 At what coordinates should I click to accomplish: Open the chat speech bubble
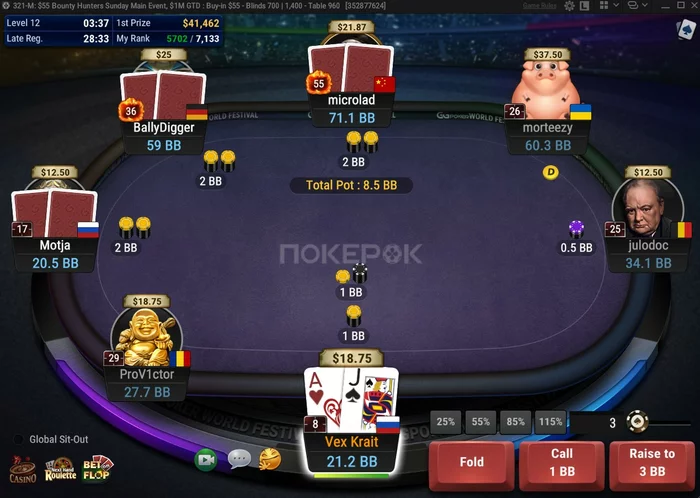(x=239, y=459)
